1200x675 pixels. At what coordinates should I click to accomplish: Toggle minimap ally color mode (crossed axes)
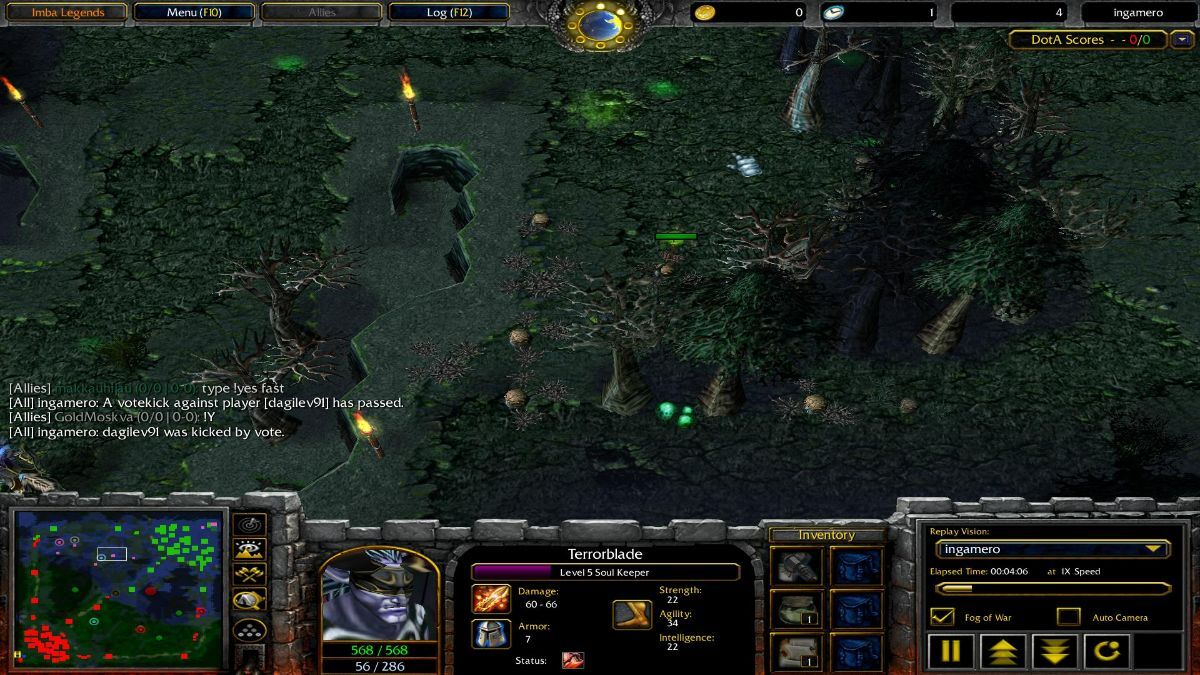coord(249,575)
